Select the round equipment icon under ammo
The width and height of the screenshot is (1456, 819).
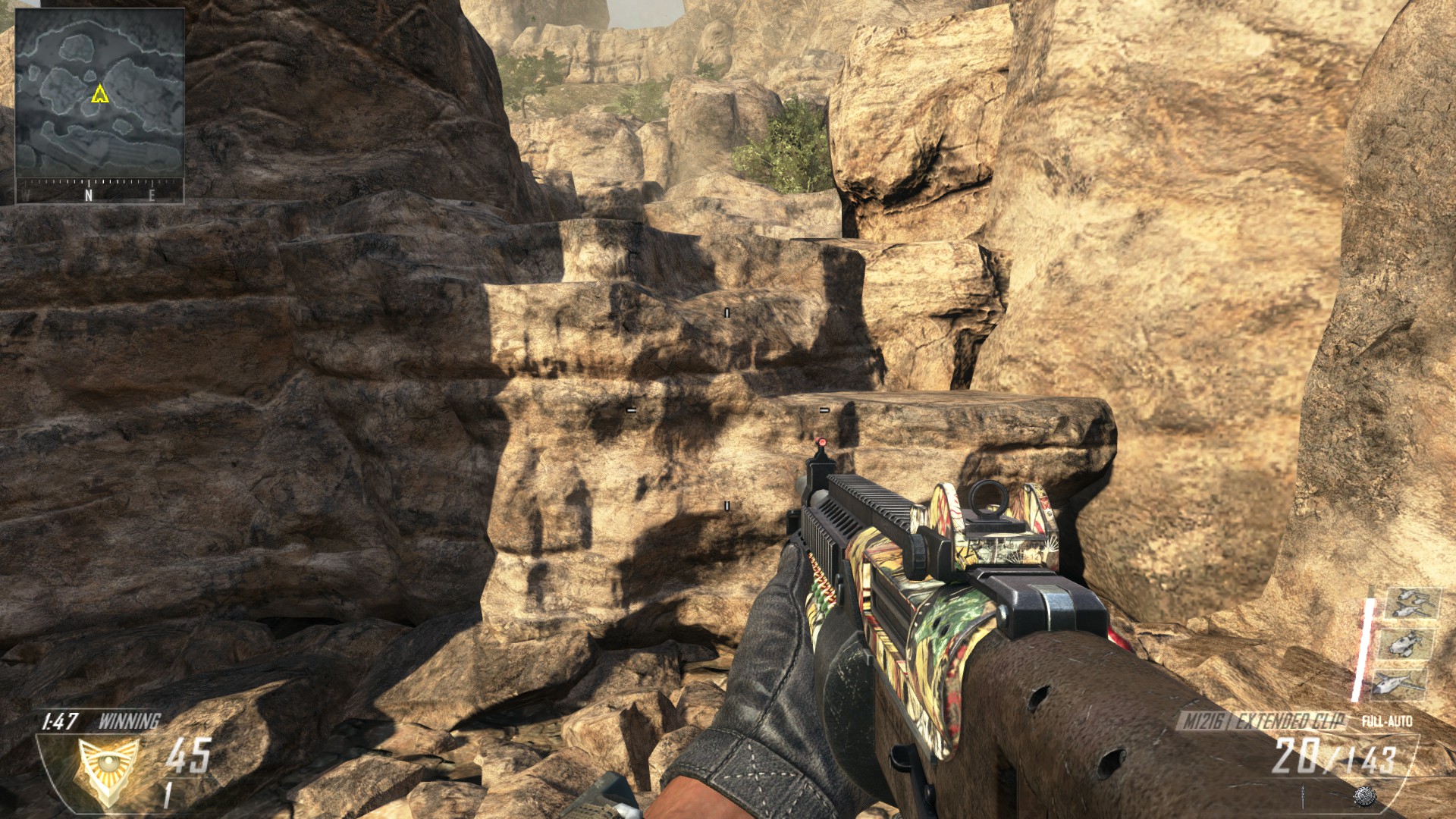1363,795
